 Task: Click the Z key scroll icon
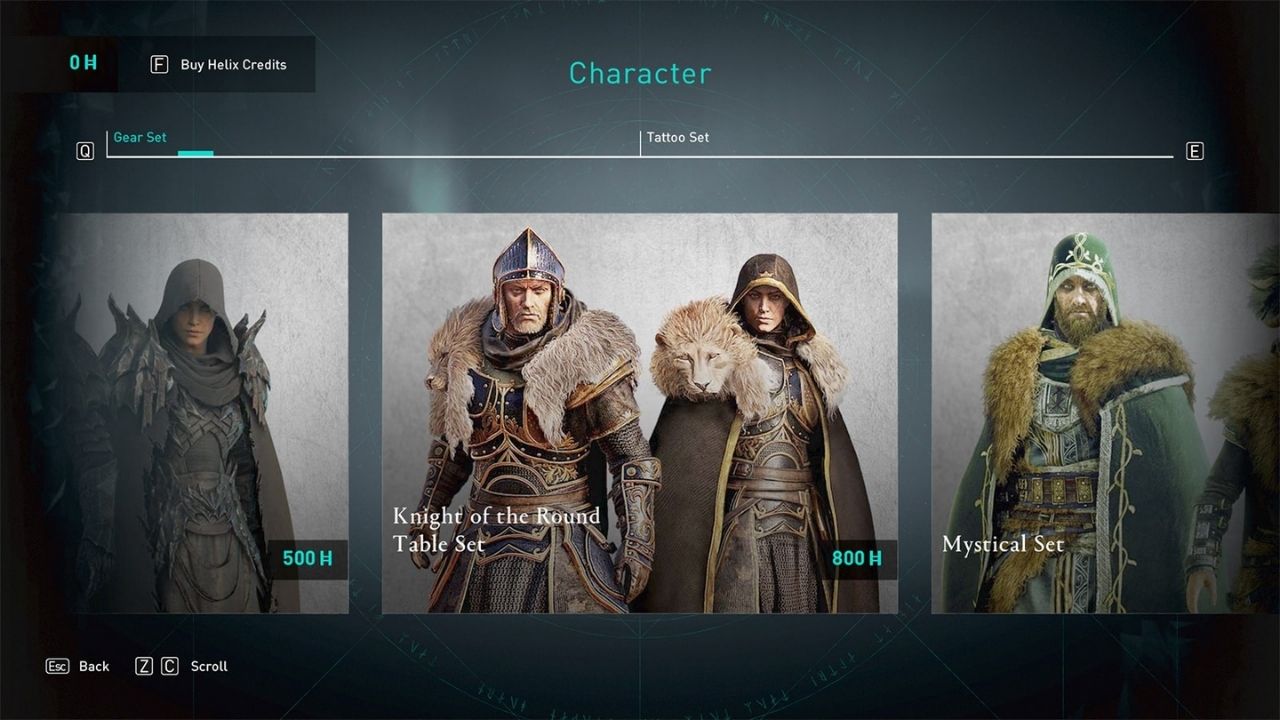(146, 665)
